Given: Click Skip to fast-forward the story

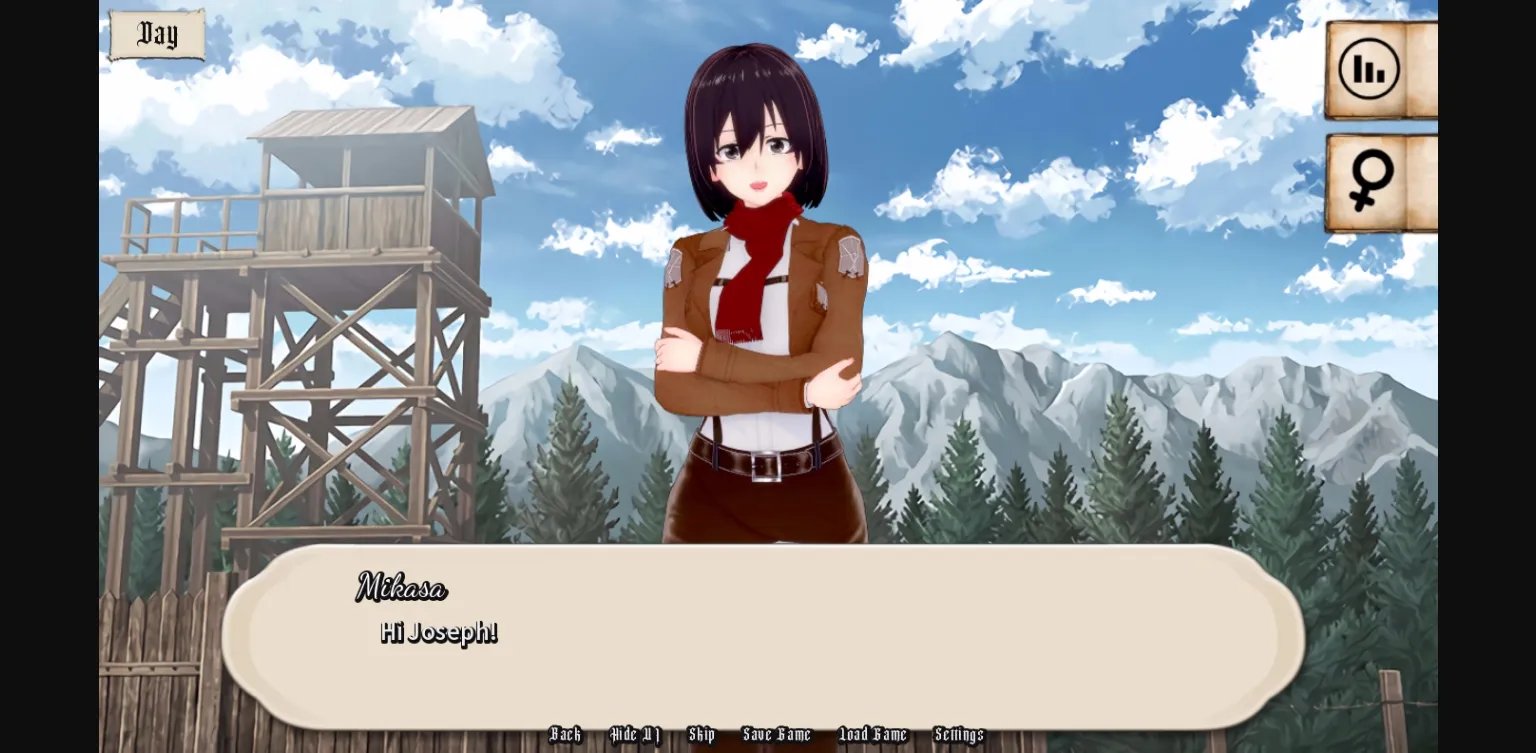Looking at the screenshot, I should (702, 735).
